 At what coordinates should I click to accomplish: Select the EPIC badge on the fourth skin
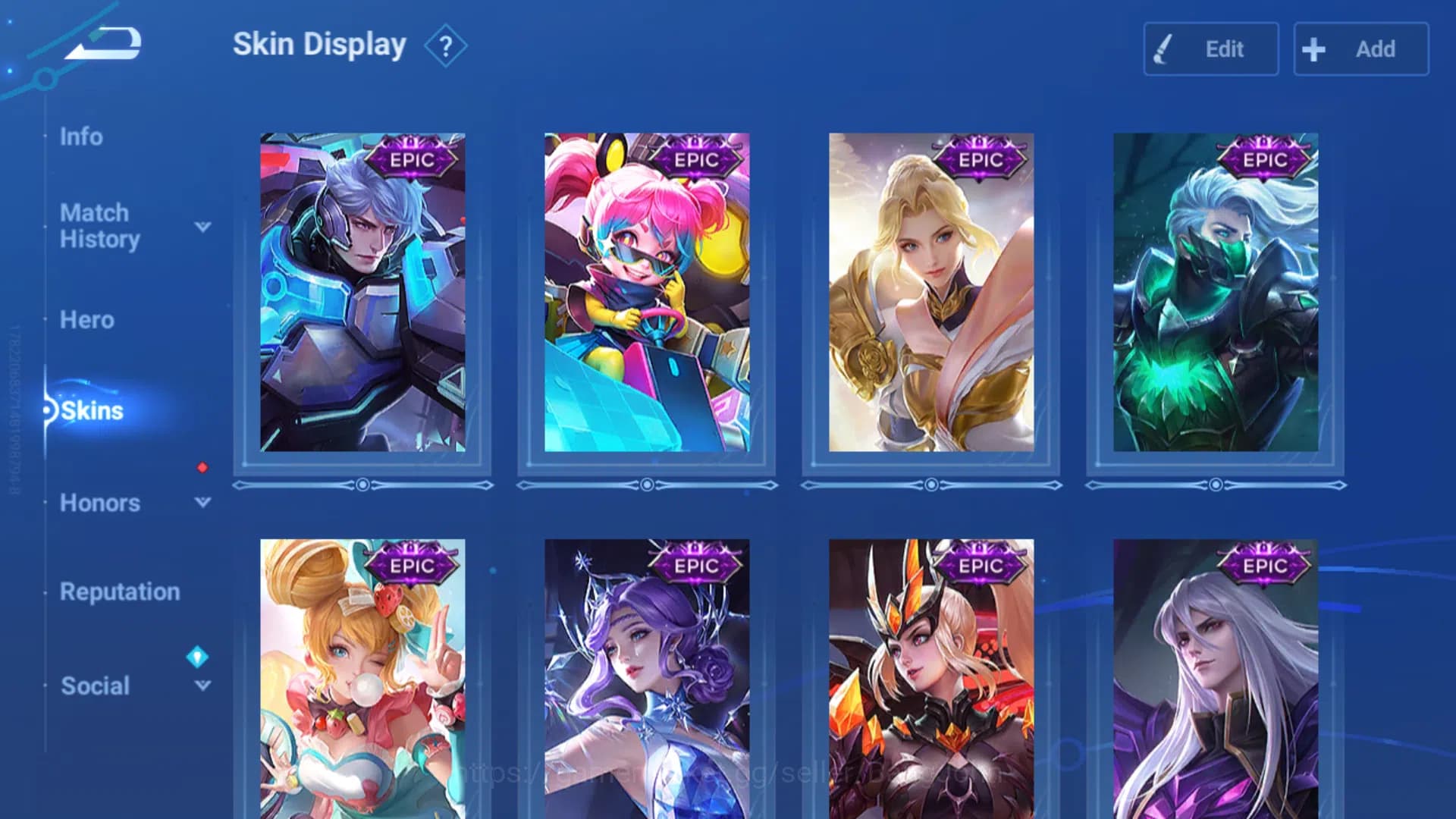[1263, 157]
